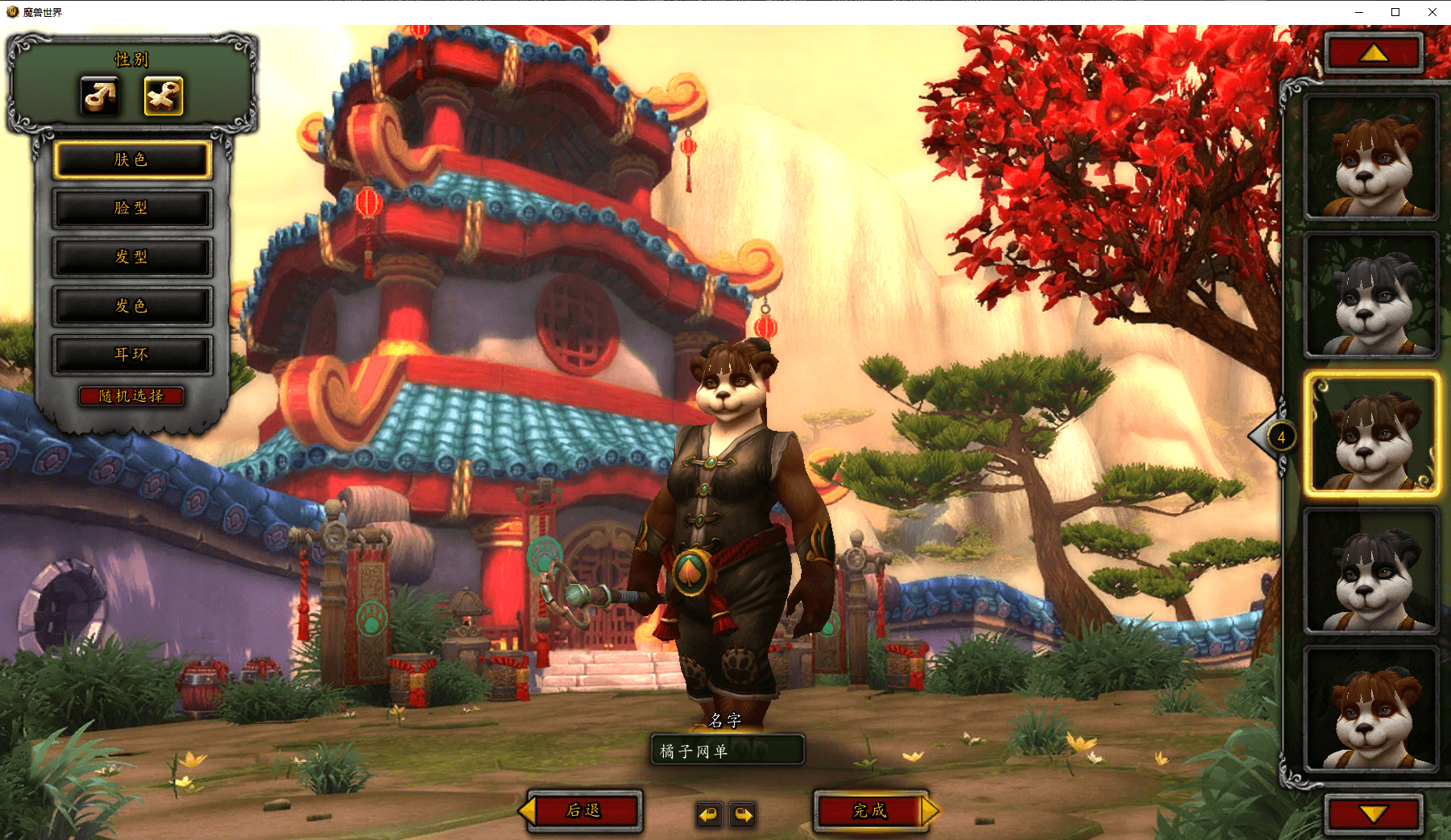Select the highlighted portrait numbered 4
1451x840 pixels.
pos(1371,433)
